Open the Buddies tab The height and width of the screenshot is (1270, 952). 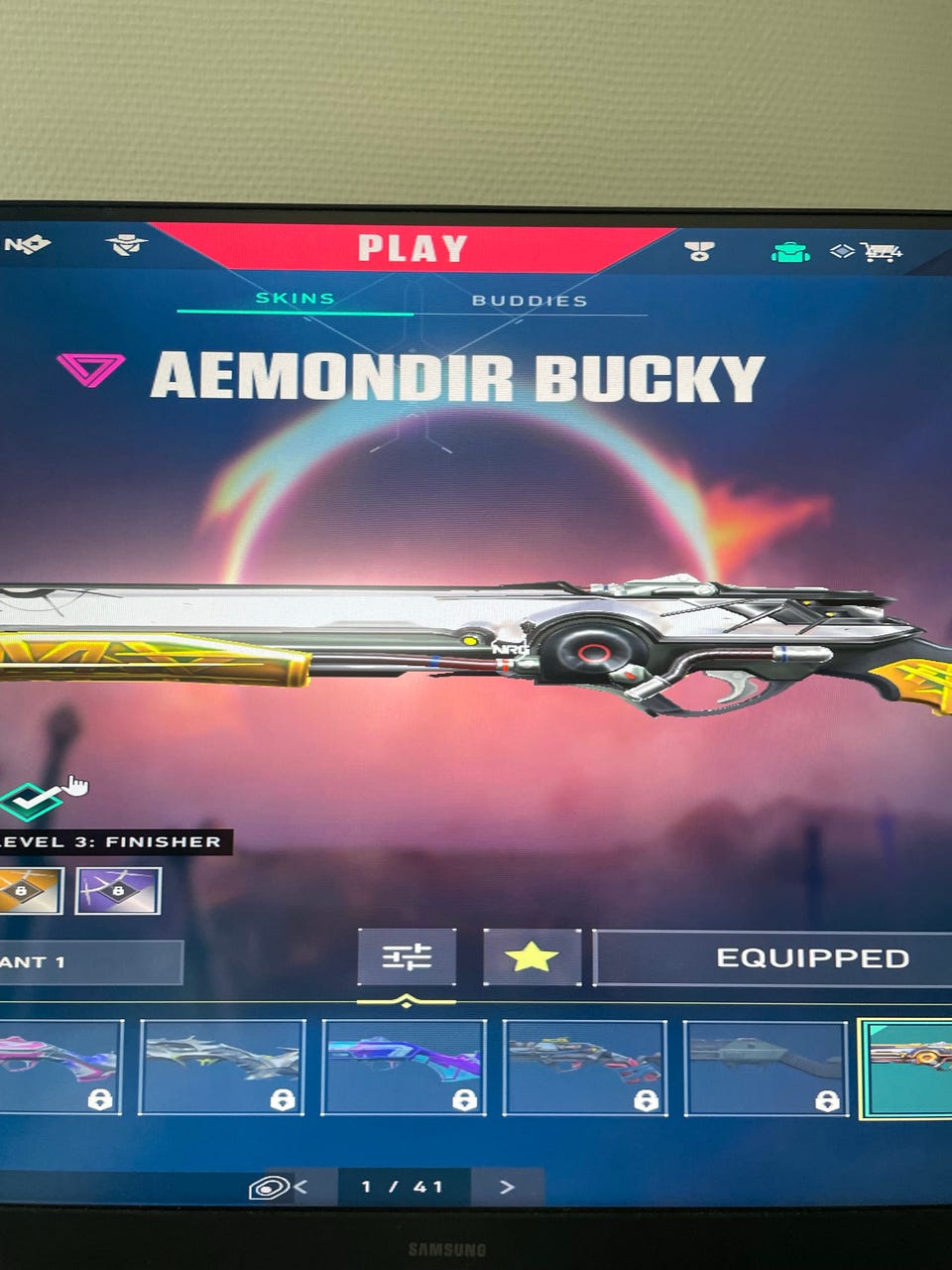coord(530,301)
